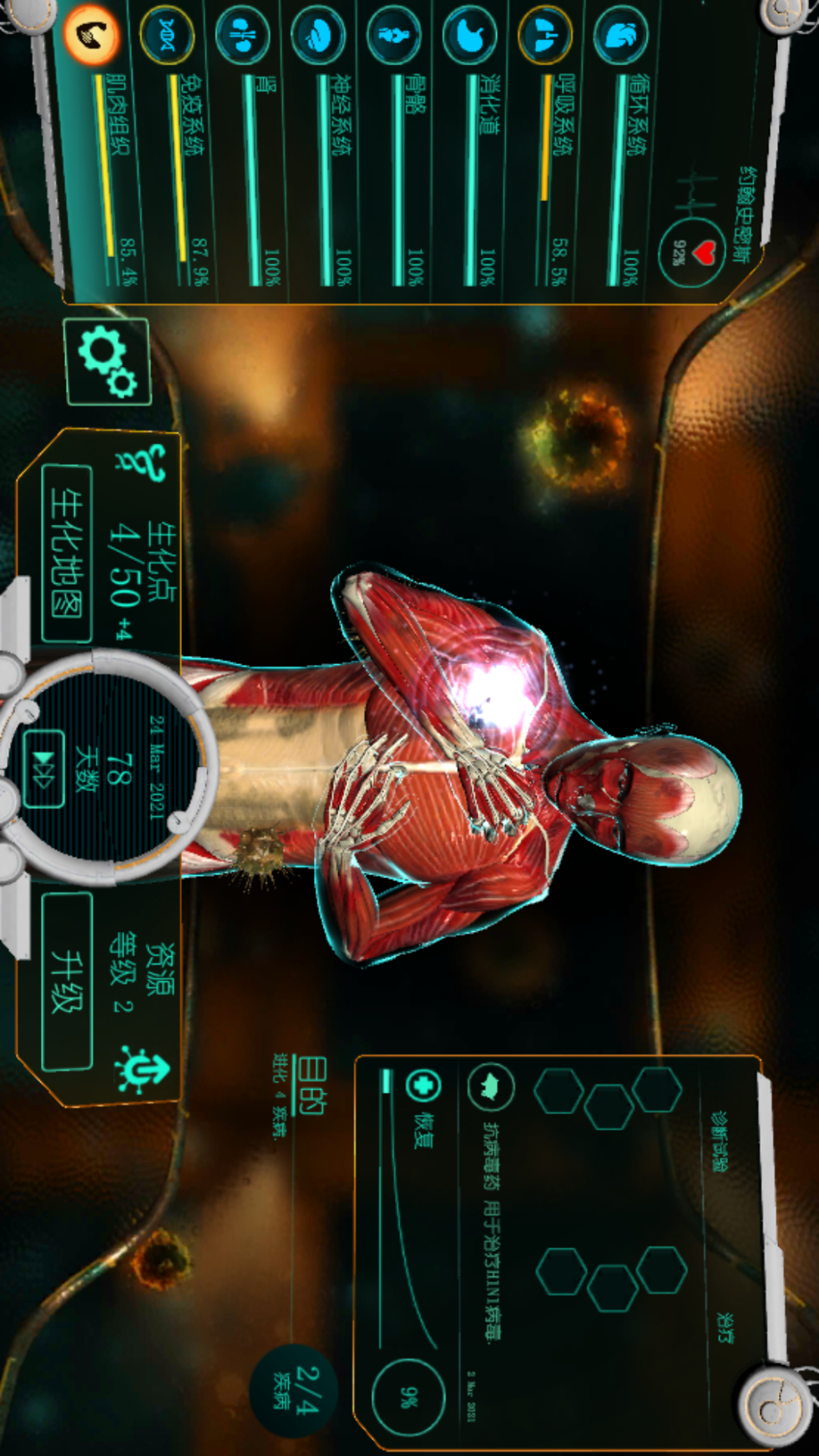
Task: Switch to the 治疗 treatment tab
Action: coord(724,1327)
